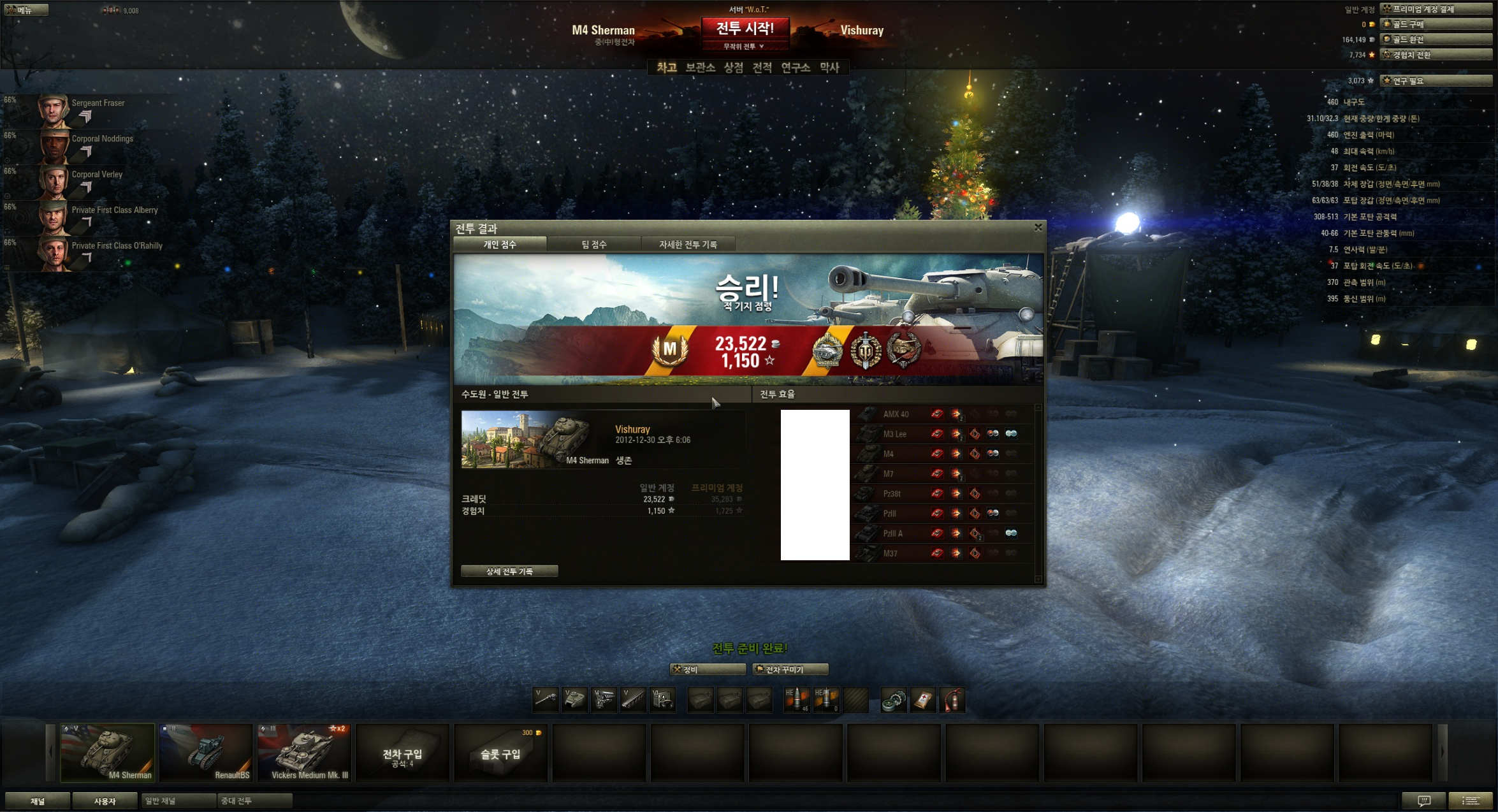Open the 사용자 users button
1498x812 pixels.
(x=105, y=801)
